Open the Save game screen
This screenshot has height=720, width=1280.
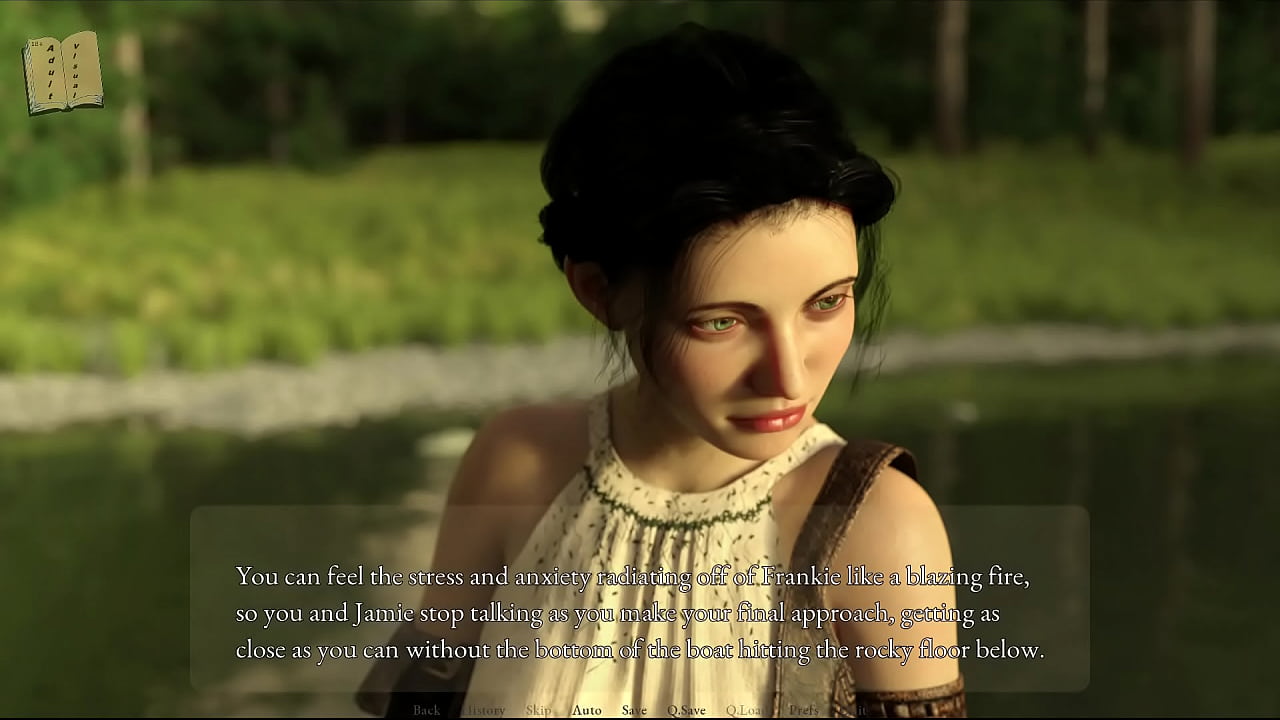coord(634,710)
